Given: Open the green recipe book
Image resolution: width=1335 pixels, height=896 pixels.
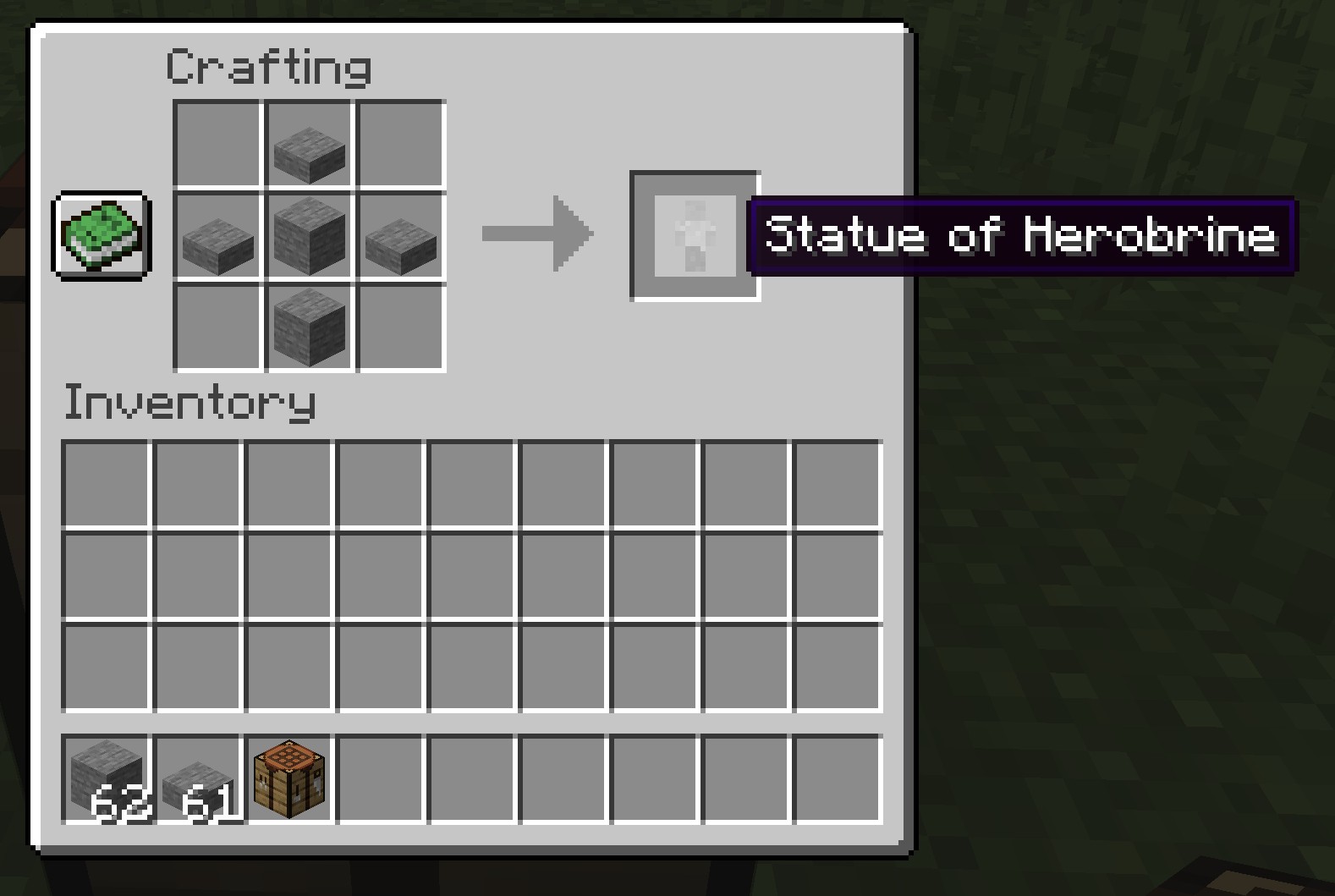Looking at the screenshot, I should pos(102,234).
